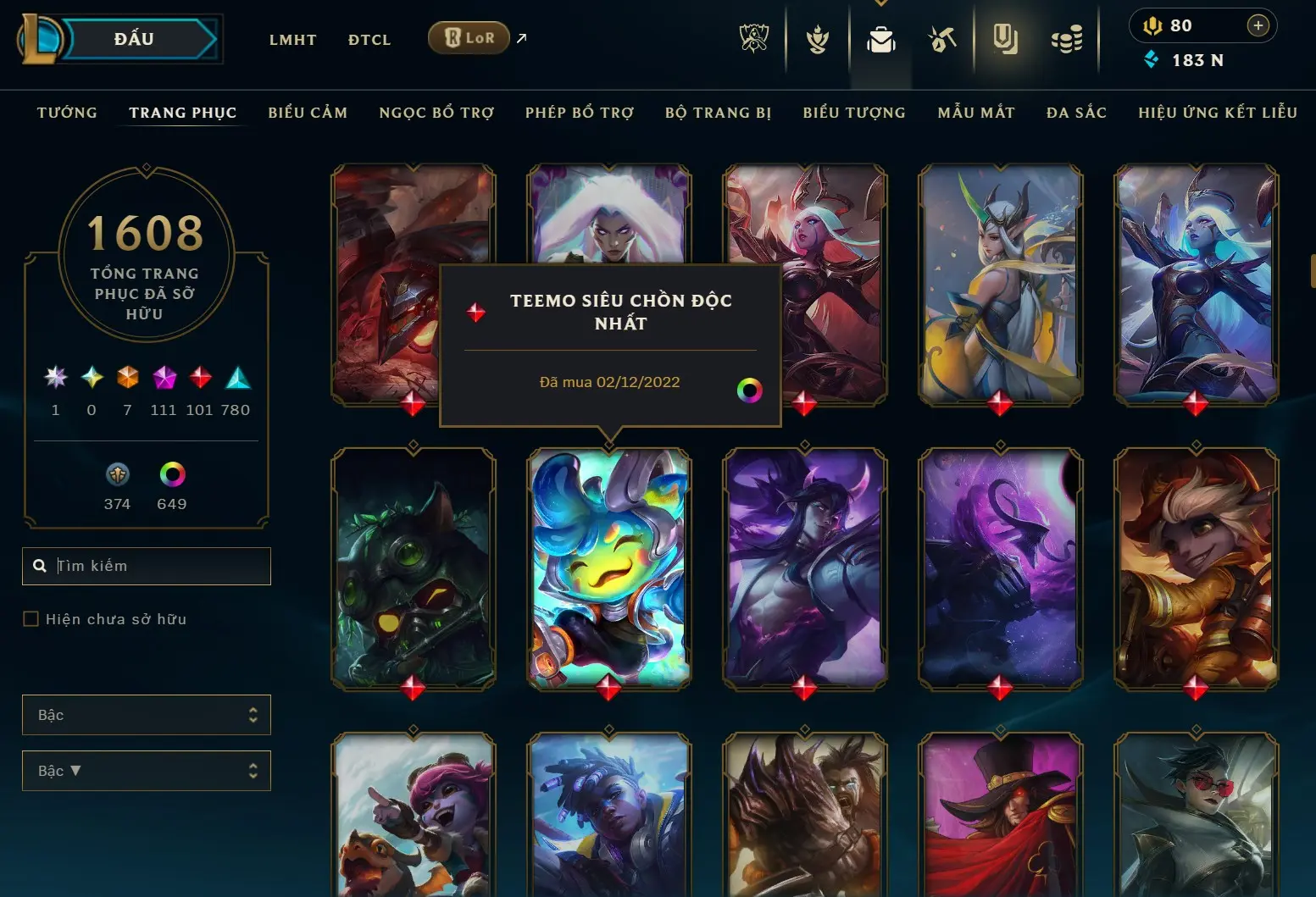The image size is (1316, 897).
Task: Launch the LoR button
Action: point(469,38)
